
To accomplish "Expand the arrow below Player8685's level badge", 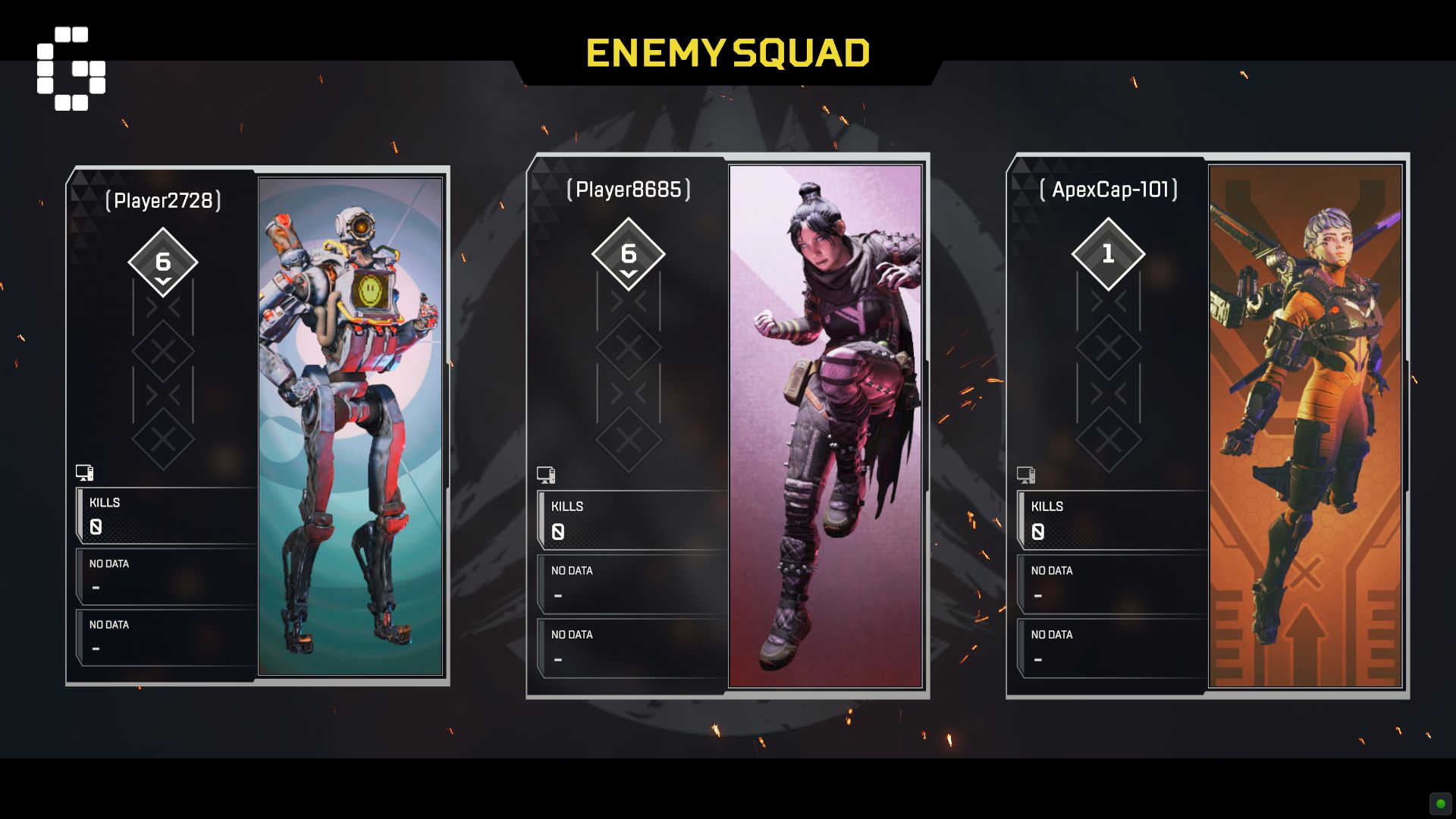I will coord(628,271).
